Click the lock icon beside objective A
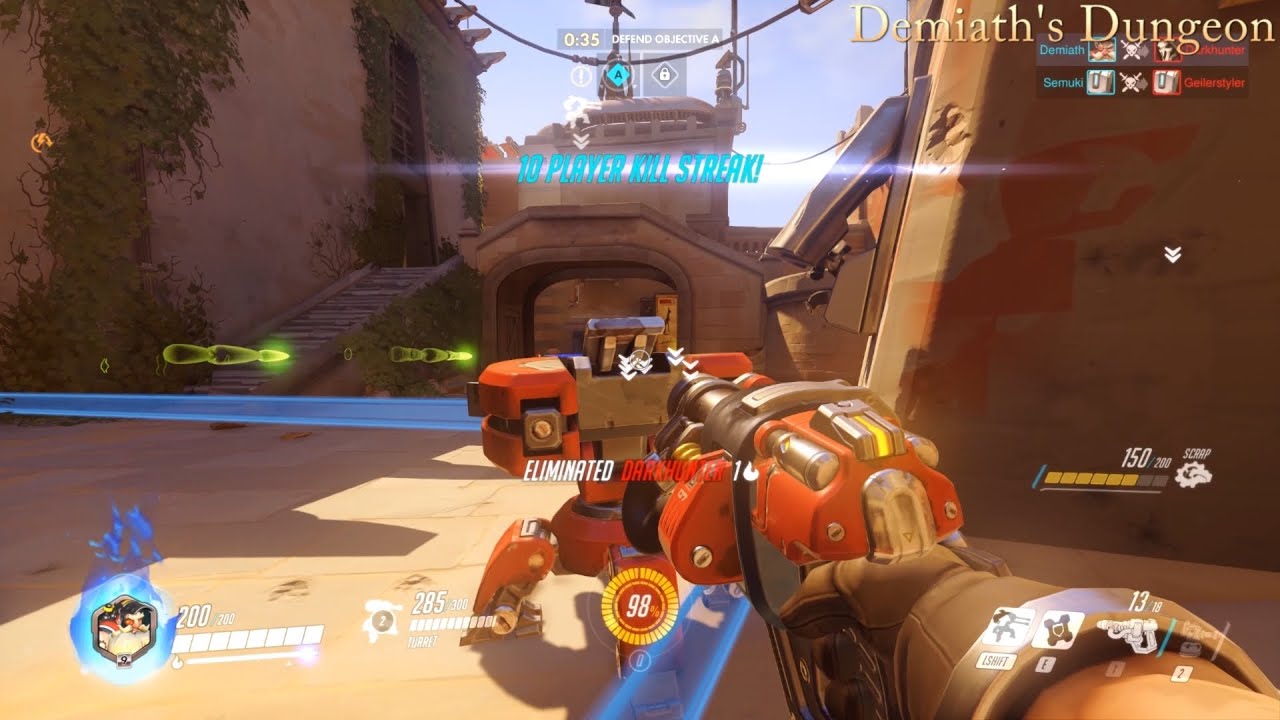The width and height of the screenshot is (1280, 720). click(666, 75)
